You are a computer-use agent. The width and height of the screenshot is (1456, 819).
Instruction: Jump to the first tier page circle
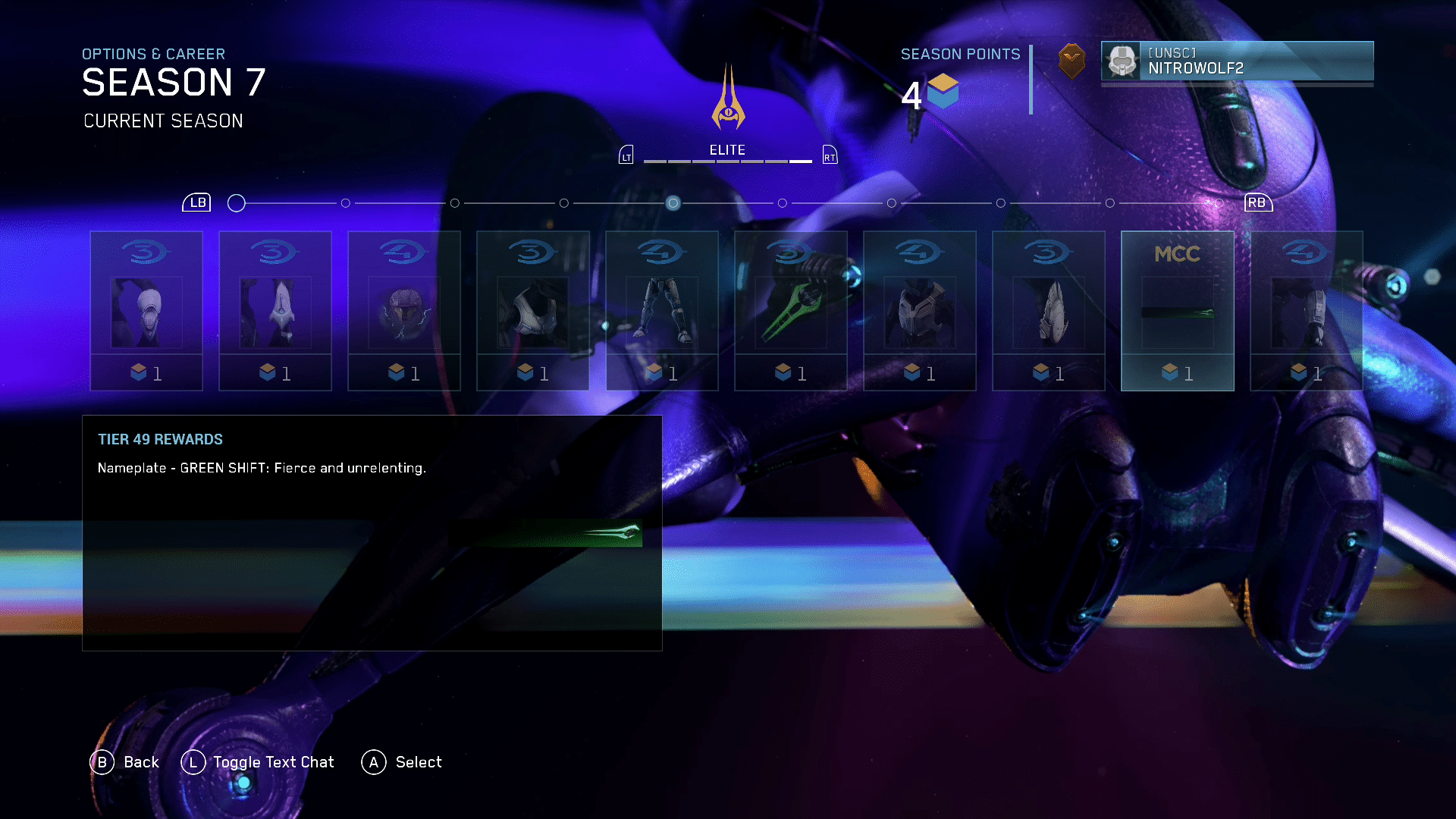237,203
